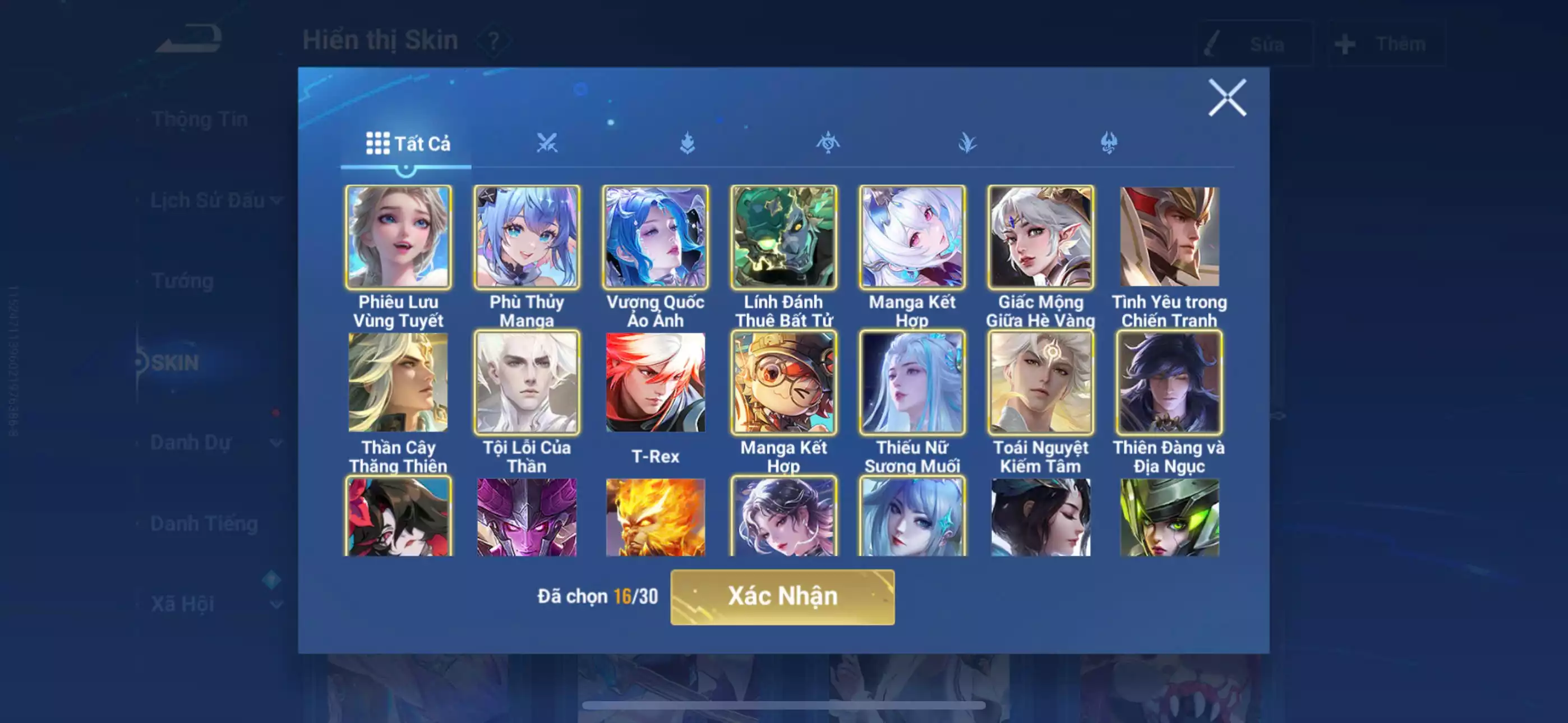The image size is (1568, 723).
Task: Click the plus icon on Thêm button
Action: pos(1345,44)
